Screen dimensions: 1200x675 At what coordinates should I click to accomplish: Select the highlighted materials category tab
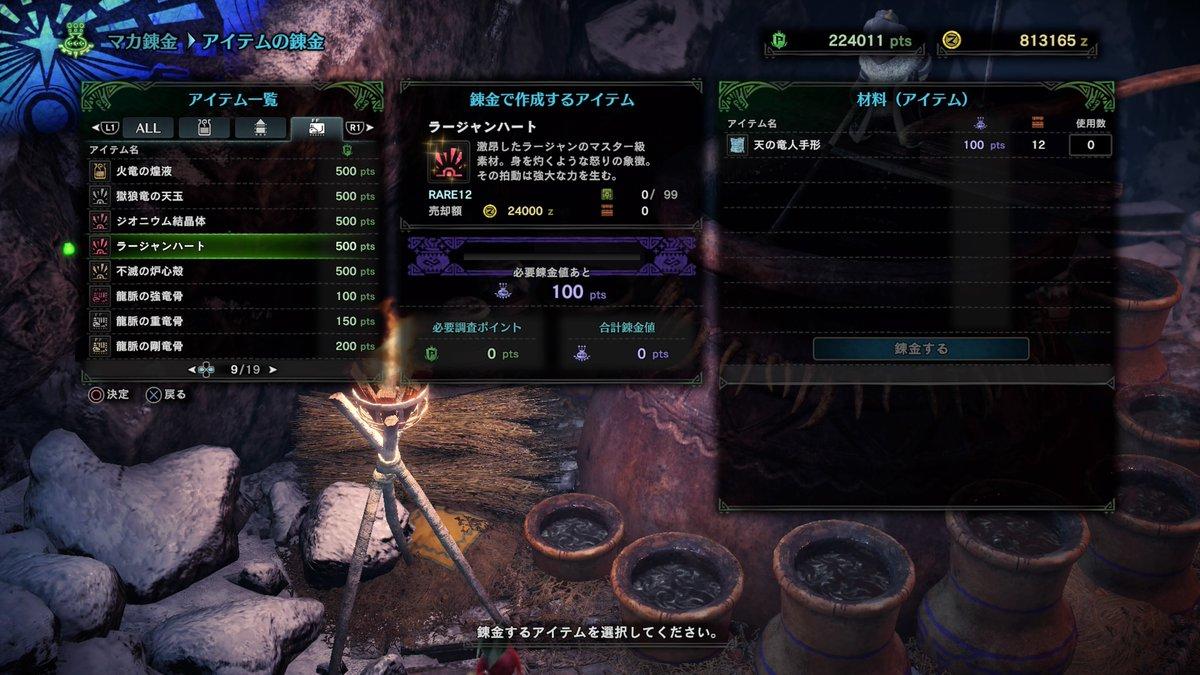[x=315, y=128]
